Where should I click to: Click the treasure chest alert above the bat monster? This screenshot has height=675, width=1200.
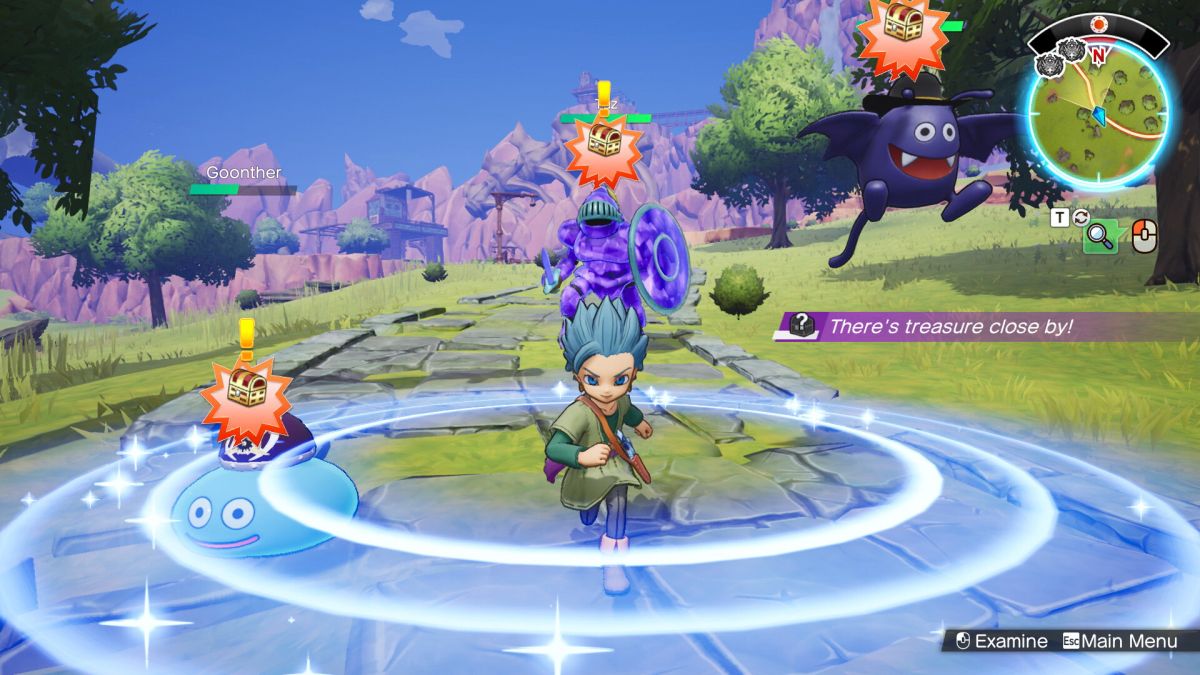tap(902, 31)
